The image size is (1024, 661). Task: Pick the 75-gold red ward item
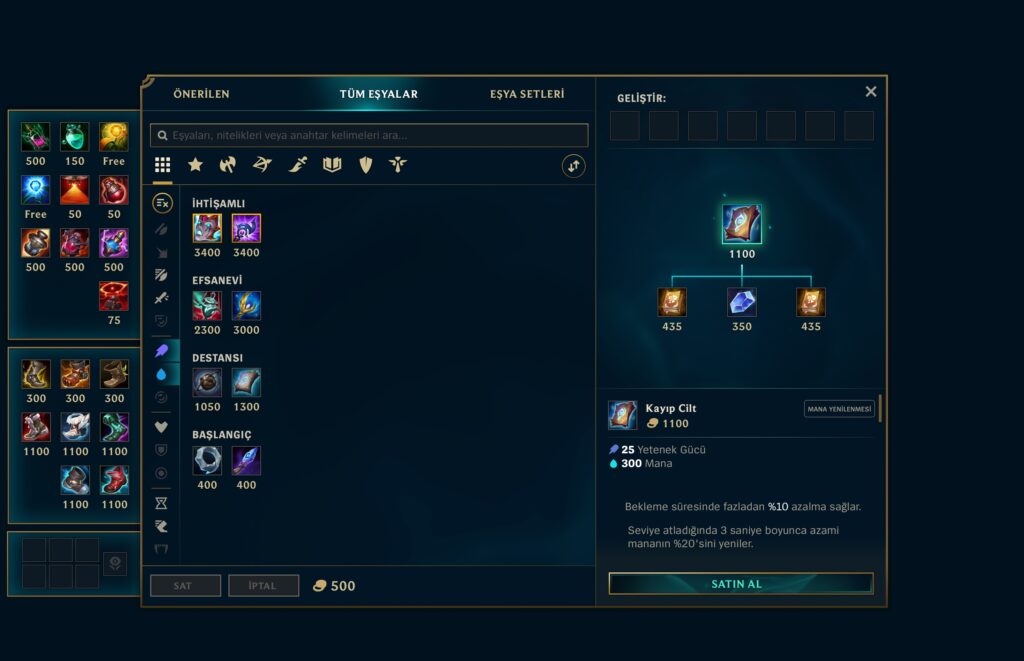click(x=114, y=296)
